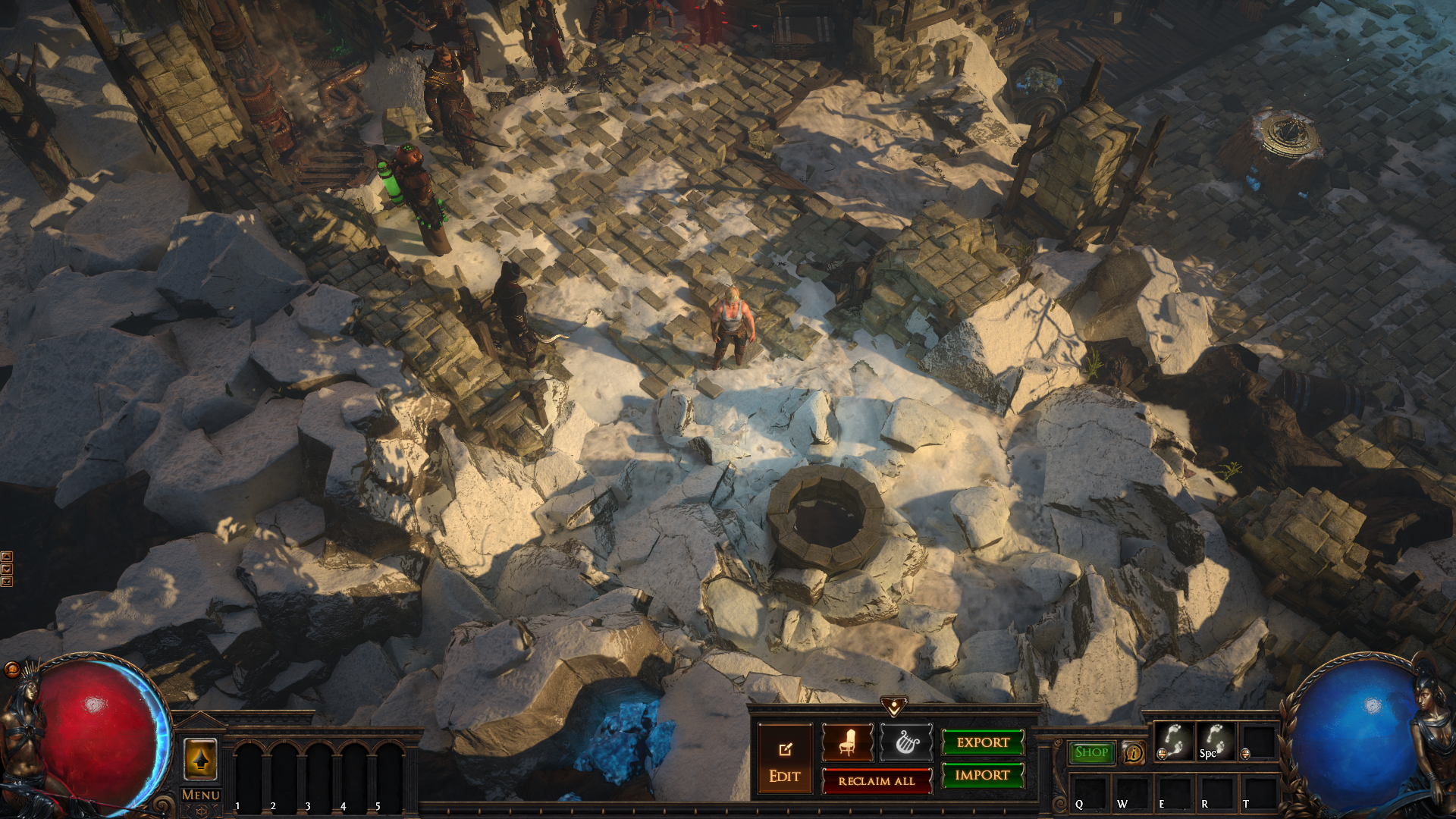Viewport: 1456px width, 819px height.
Task: Click the up-arrow button on left edge
Action: (x=7, y=557)
